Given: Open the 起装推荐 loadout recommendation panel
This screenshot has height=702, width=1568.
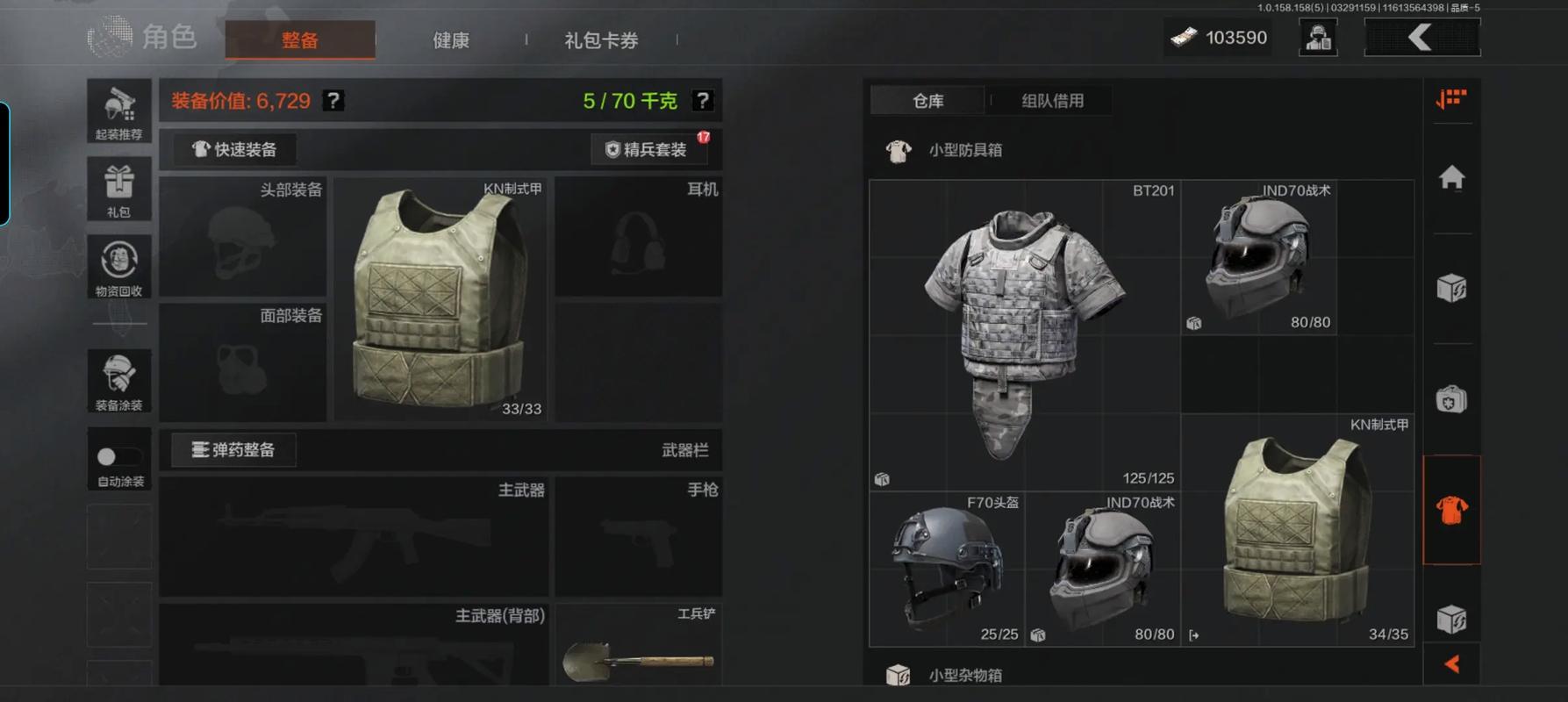Looking at the screenshot, I should point(118,112).
